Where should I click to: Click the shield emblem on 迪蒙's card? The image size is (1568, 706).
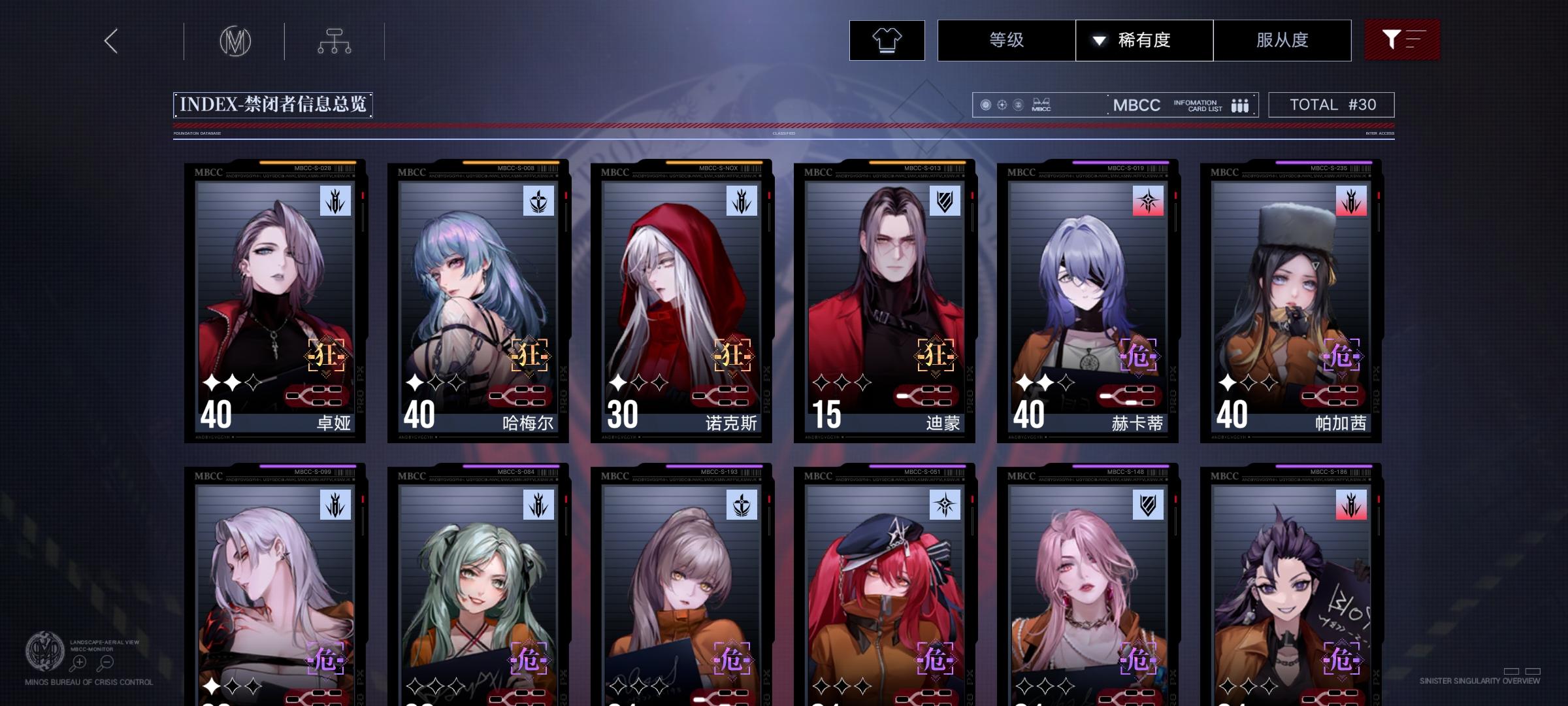[x=943, y=202]
